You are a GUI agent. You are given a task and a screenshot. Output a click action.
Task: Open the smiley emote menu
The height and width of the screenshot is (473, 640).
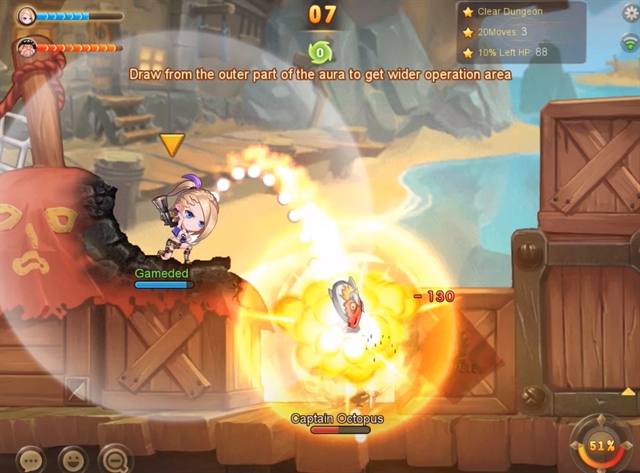click(x=74, y=460)
